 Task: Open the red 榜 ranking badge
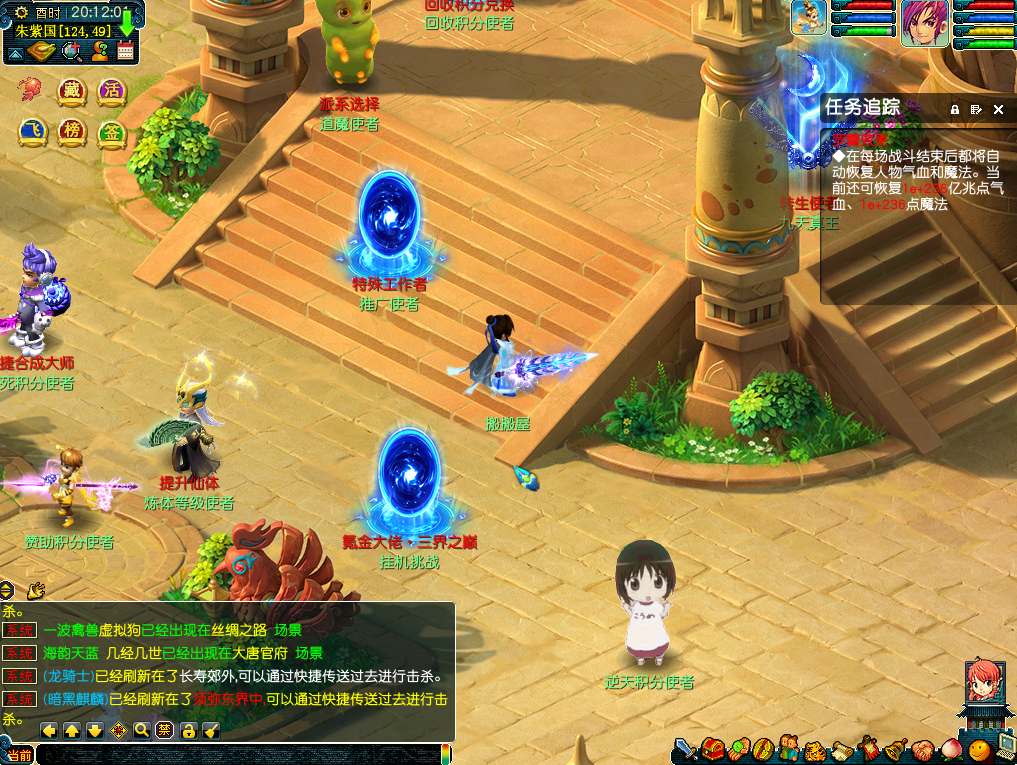pos(71,132)
